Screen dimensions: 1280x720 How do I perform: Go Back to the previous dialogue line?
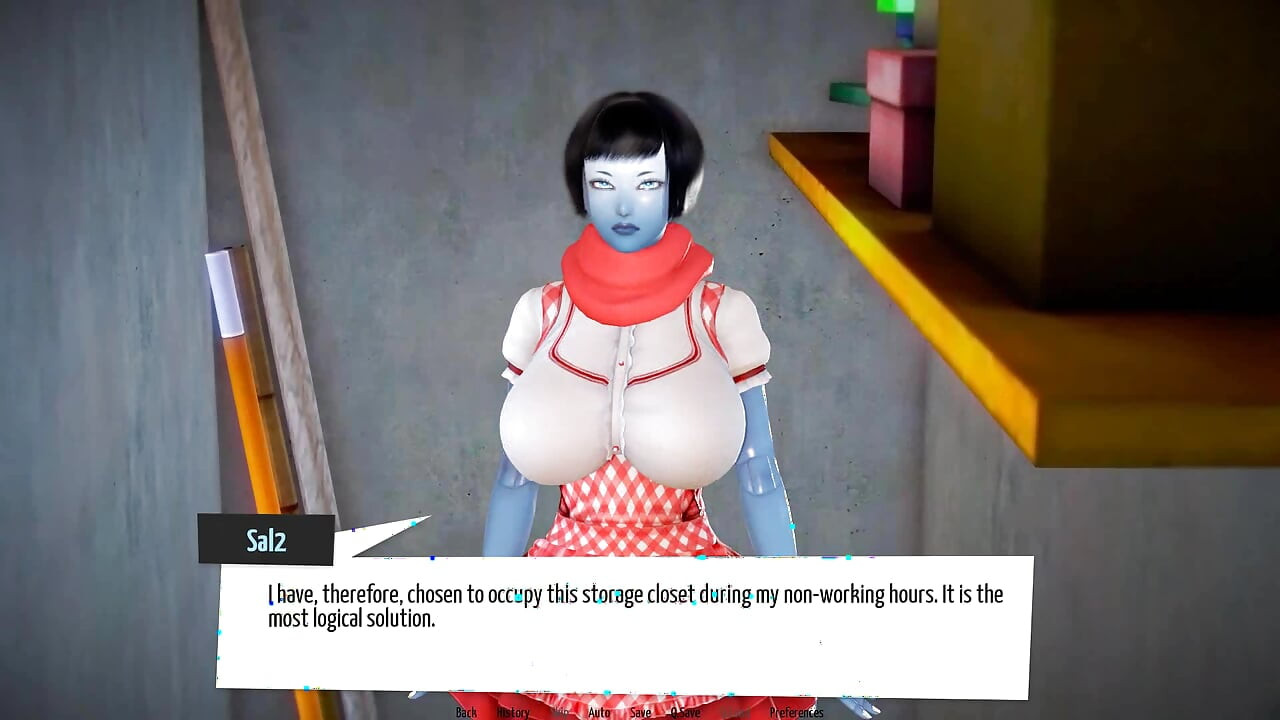pos(465,712)
